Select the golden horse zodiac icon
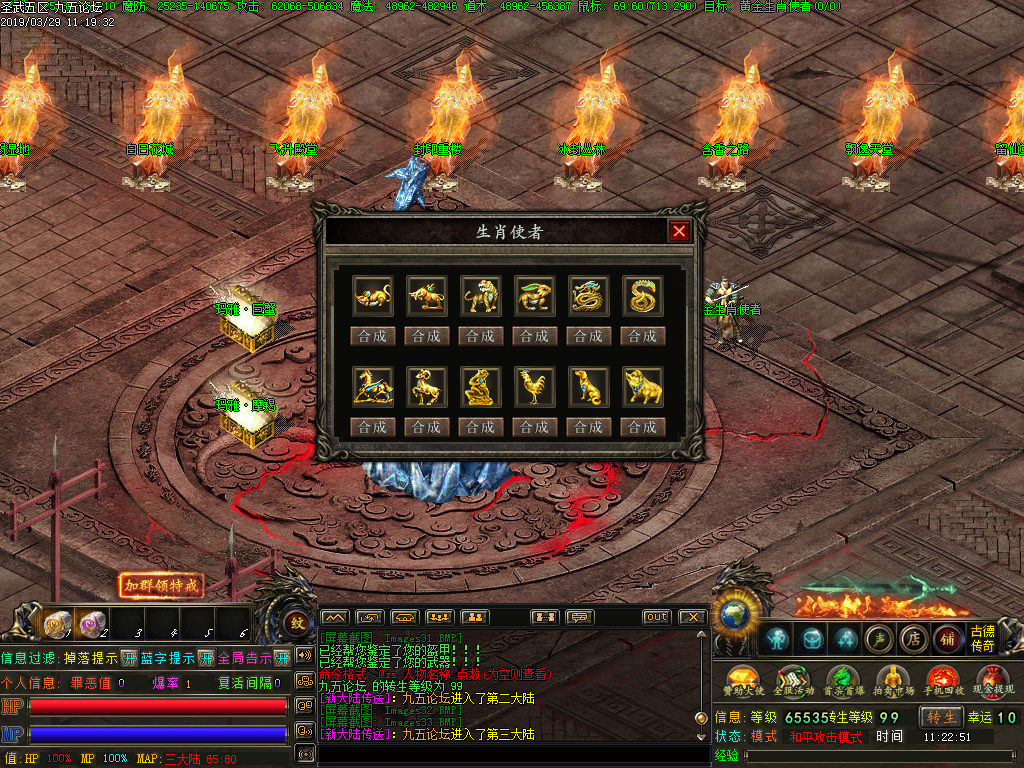Image resolution: width=1024 pixels, height=768 pixels. coord(372,387)
